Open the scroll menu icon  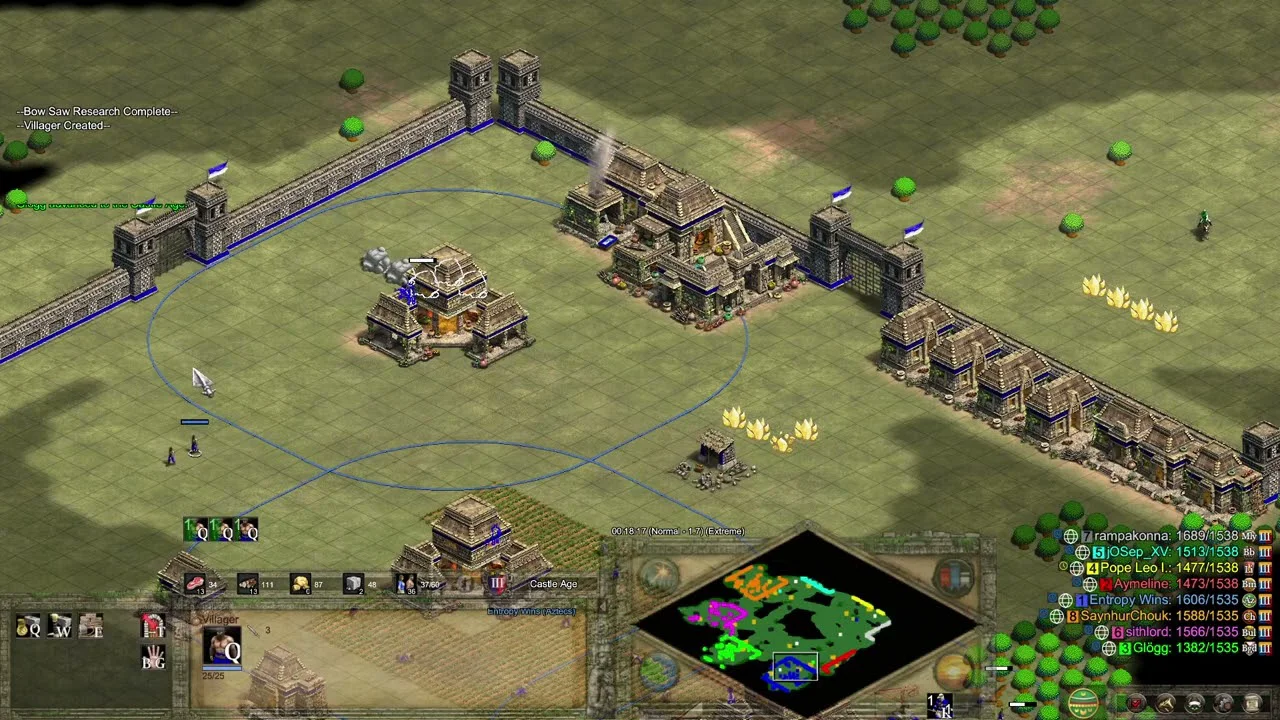(x=1251, y=704)
